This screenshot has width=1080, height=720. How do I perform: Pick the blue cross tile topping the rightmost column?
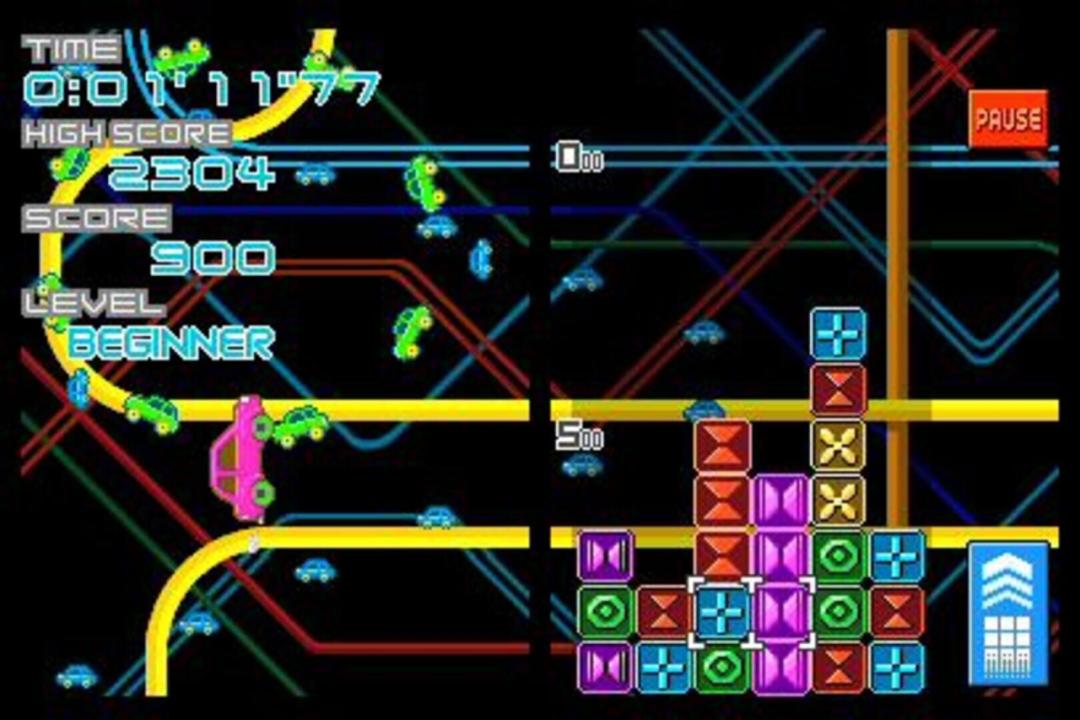click(897, 556)
